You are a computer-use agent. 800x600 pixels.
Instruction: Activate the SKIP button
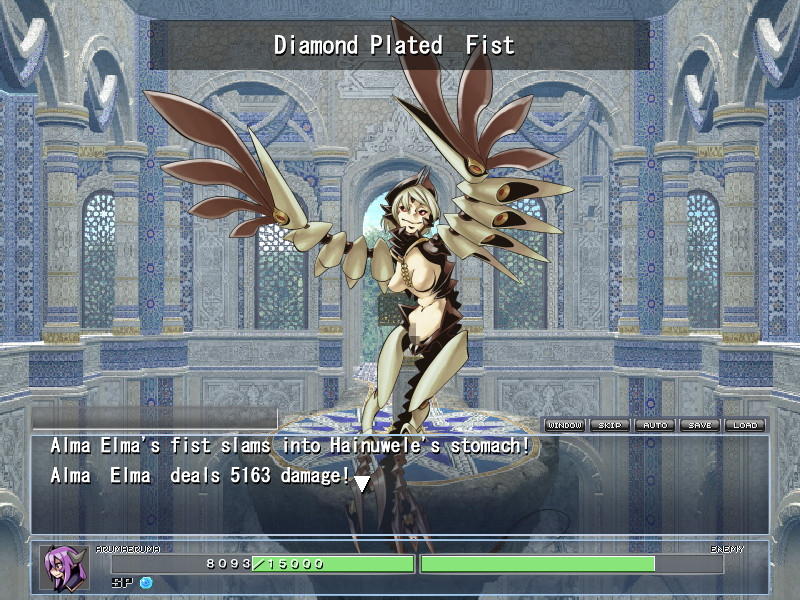tap(610, 425)
